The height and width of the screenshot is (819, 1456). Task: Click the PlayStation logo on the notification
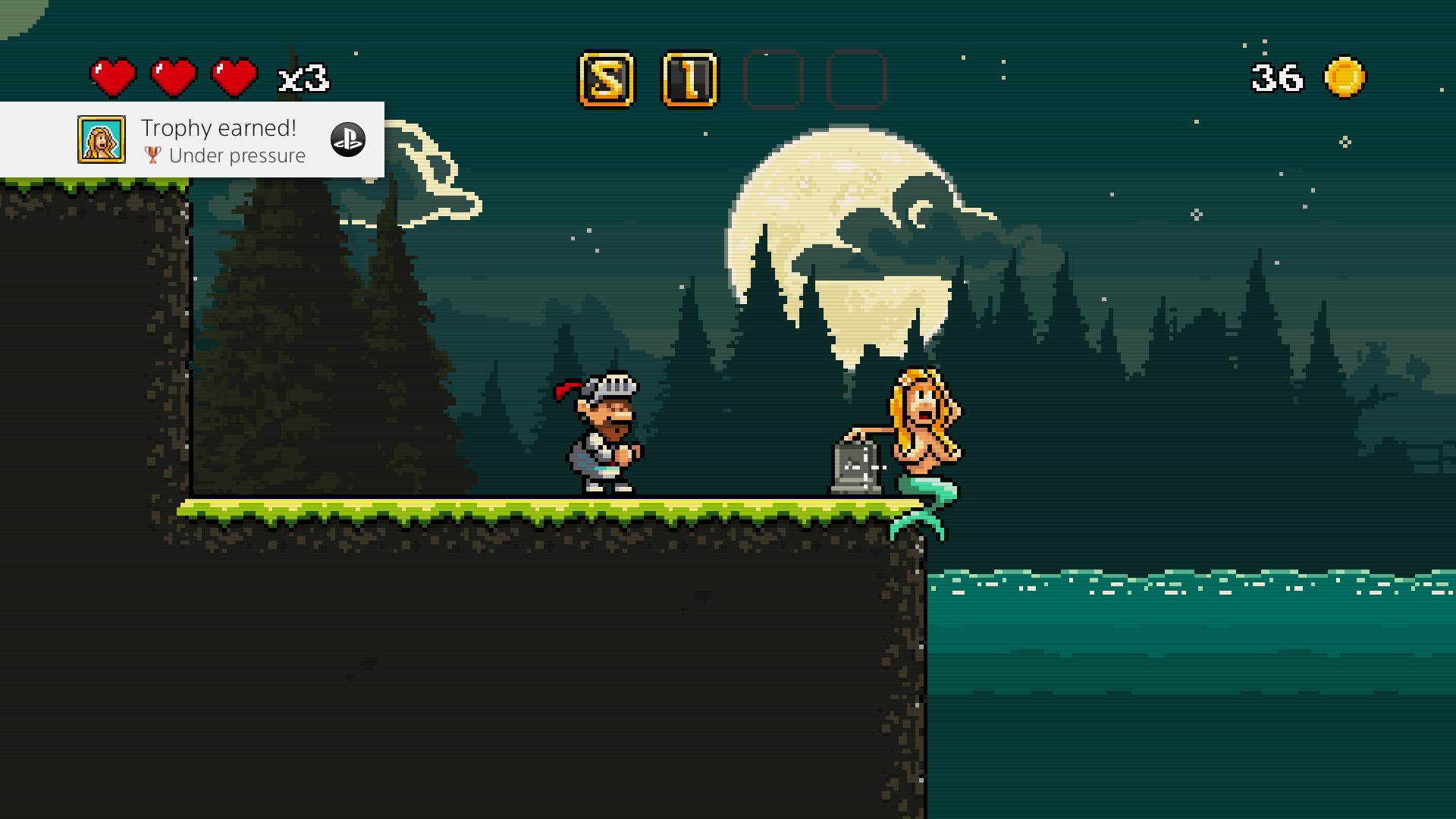[x=348, y=140]
